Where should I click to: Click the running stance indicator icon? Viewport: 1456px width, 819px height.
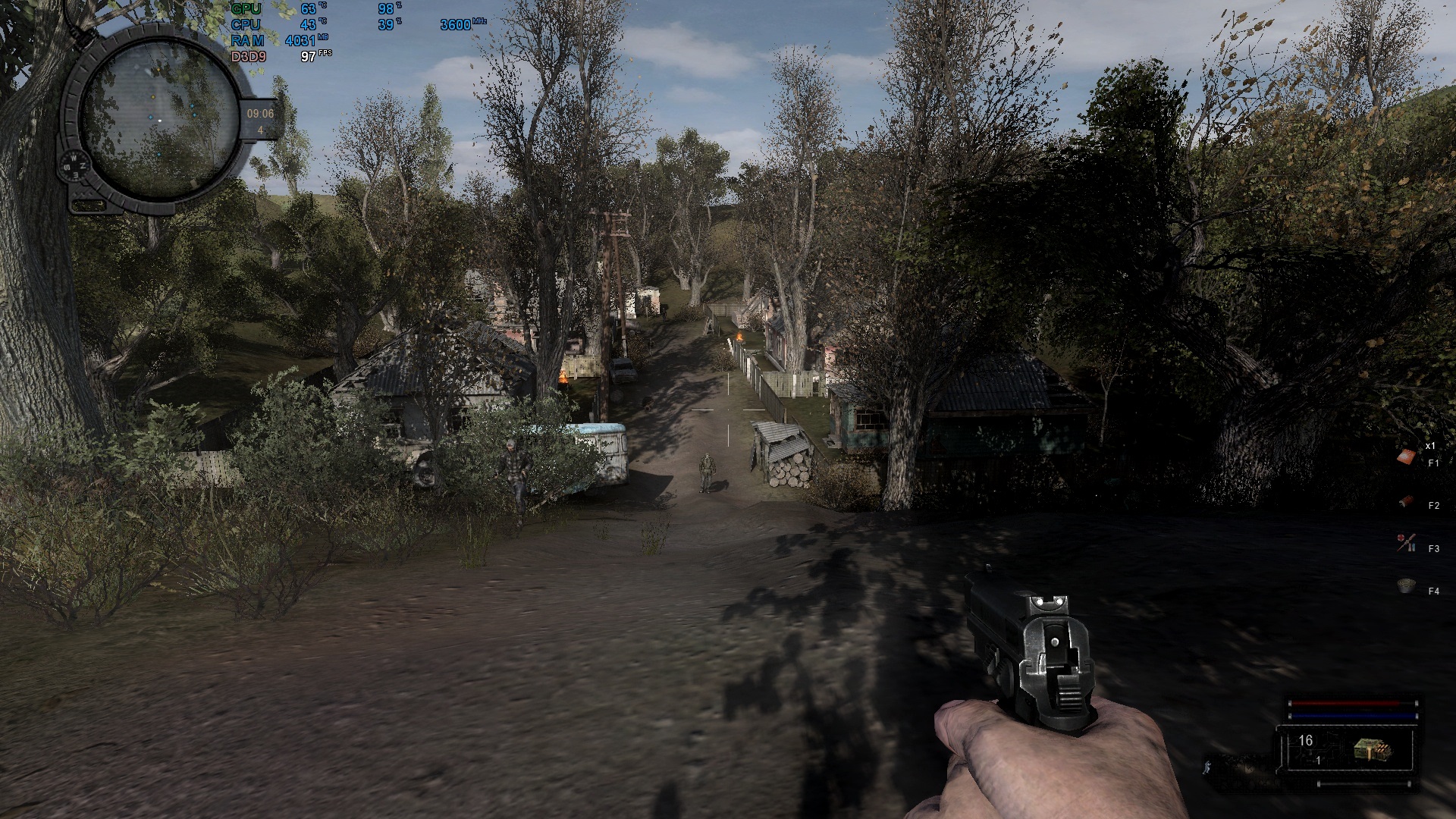pyautogui.click(x=1208, y=767)
